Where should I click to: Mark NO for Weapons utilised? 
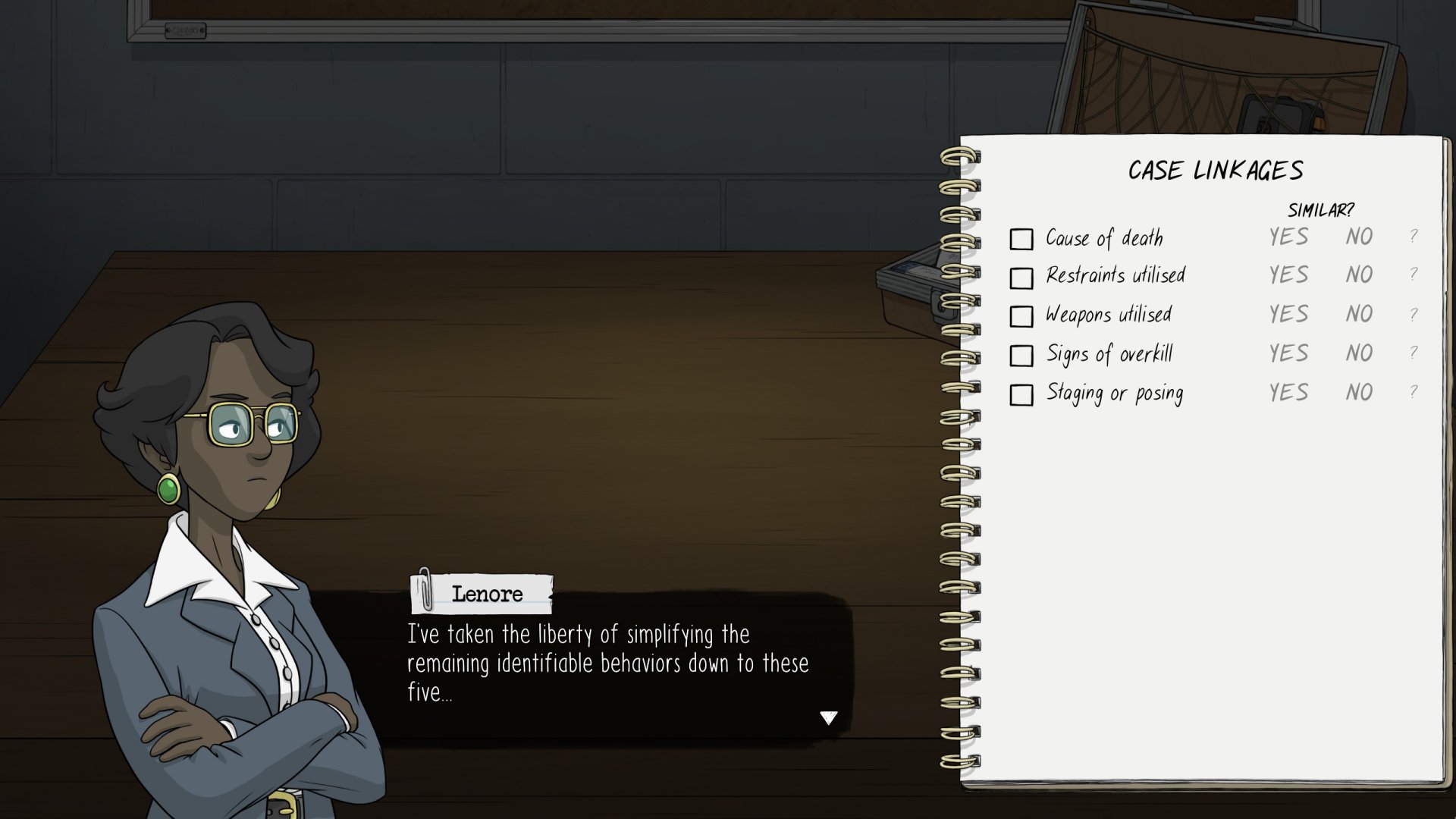click(x=1359, y=314)
